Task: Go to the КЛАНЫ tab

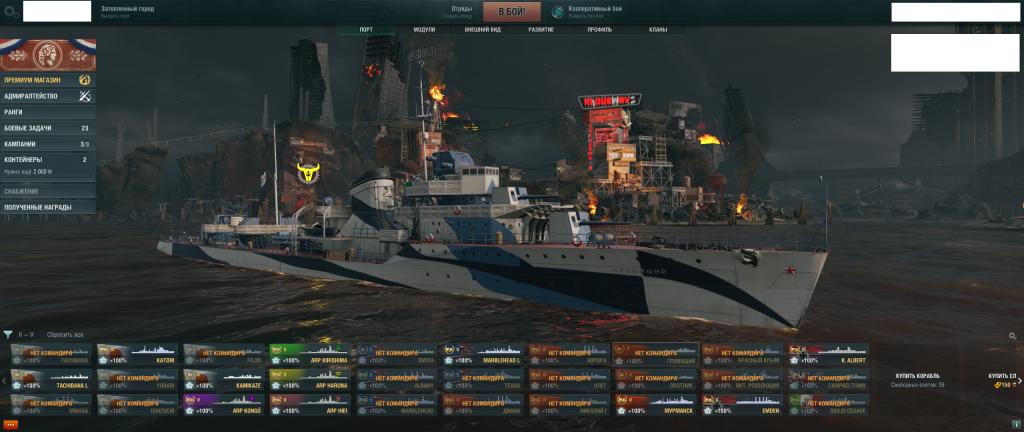Action: (x=658, y=30)
